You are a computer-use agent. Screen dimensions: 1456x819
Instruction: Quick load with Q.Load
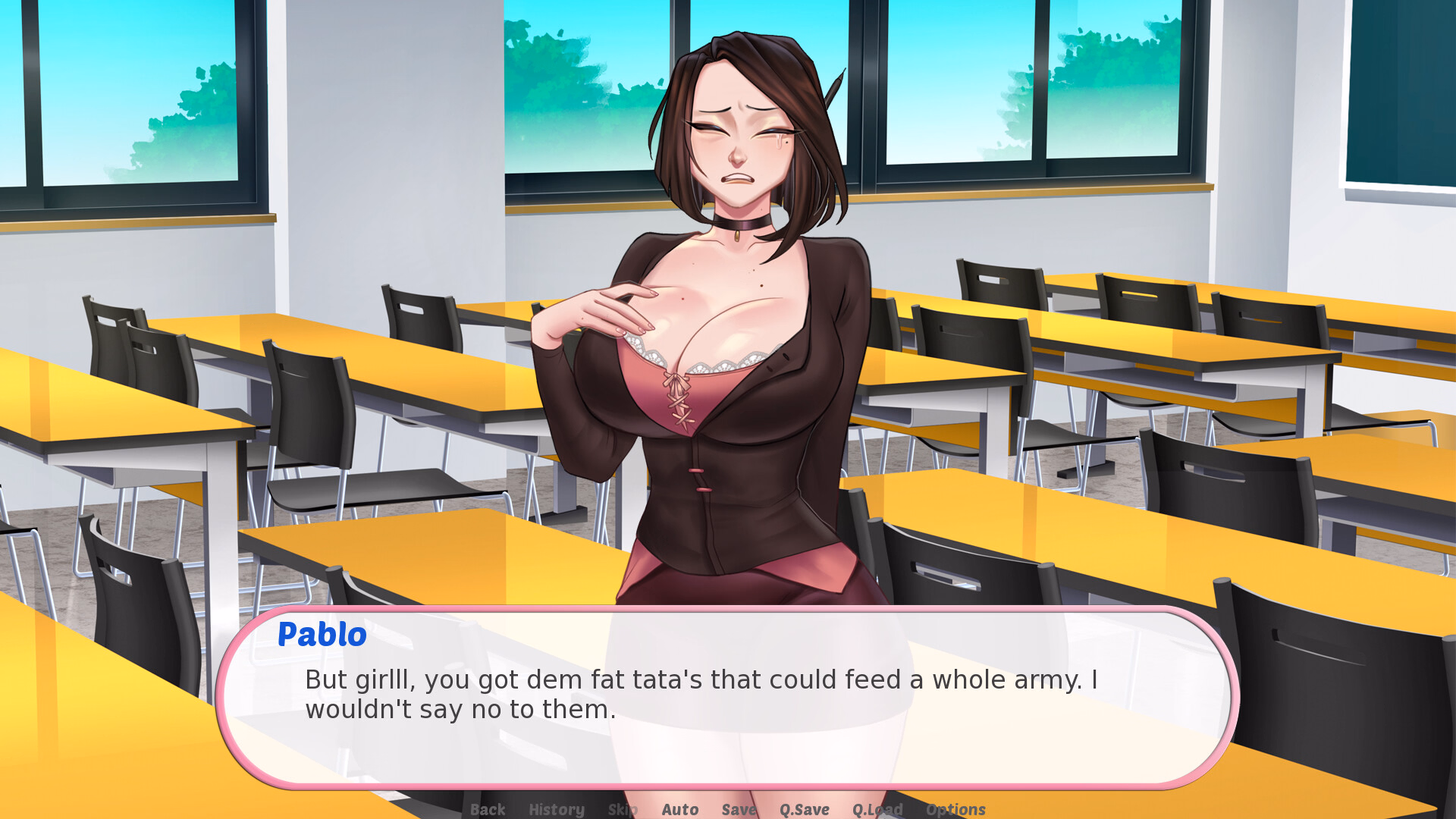(877, 809)
